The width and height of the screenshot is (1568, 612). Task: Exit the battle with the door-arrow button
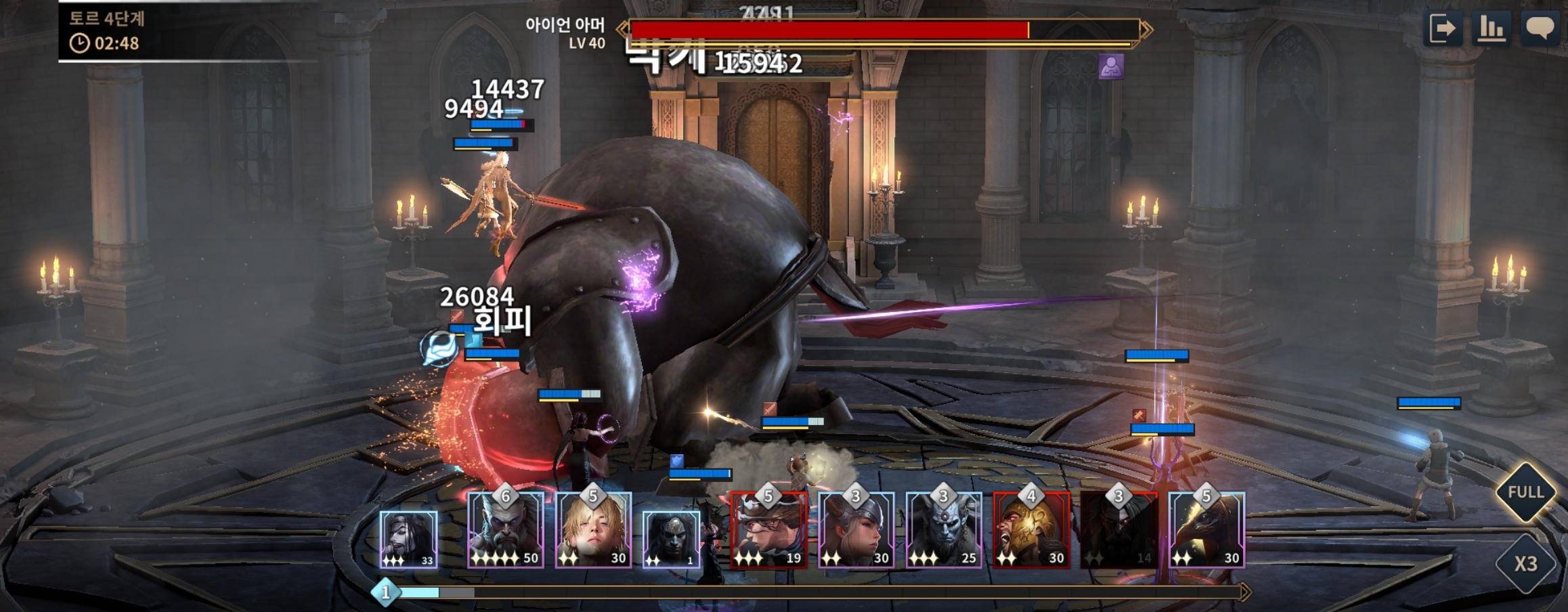1443,29
